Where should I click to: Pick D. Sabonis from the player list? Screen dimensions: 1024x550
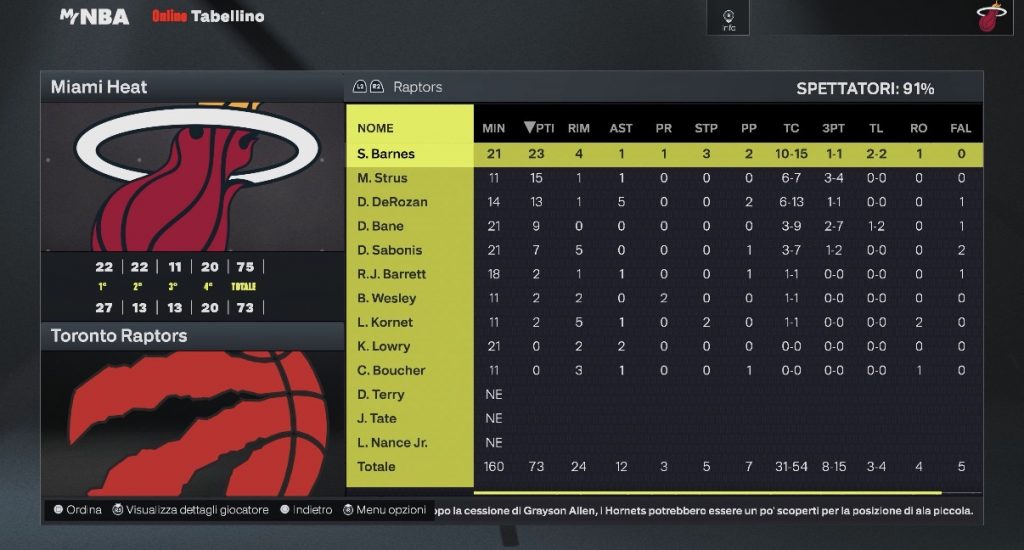pos(389,250)
